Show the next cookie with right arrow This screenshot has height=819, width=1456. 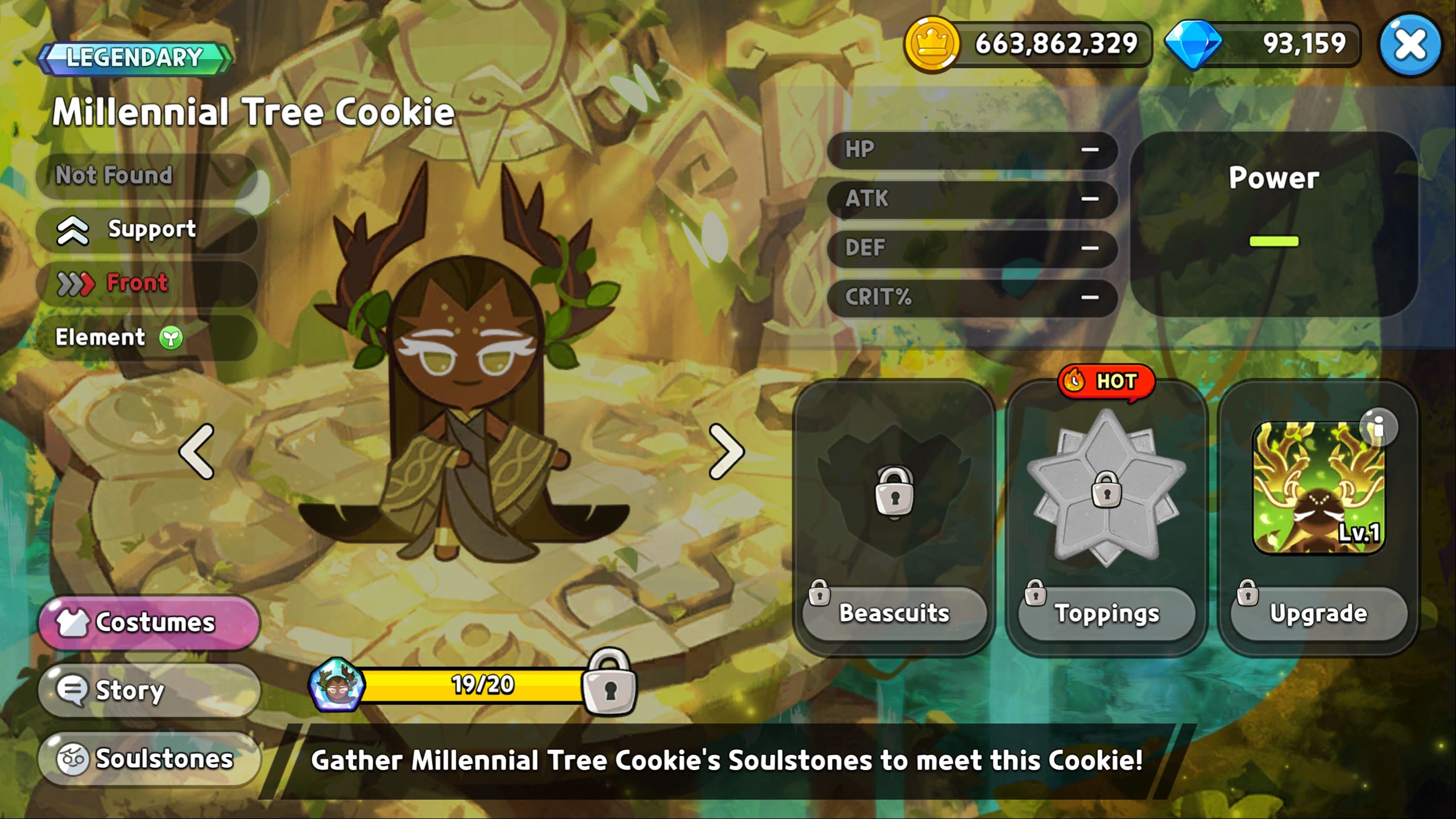tap(726, 452)
